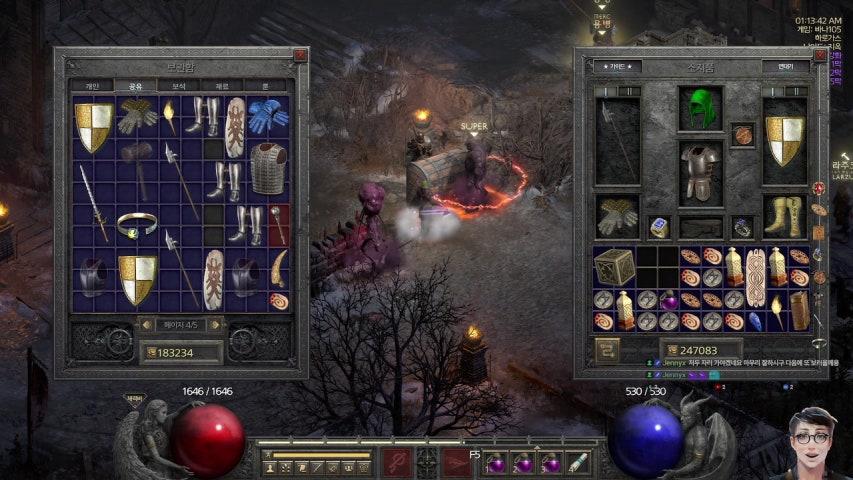Open the 보석 stash tab
The image size is (853, 480).
(179, 86)
